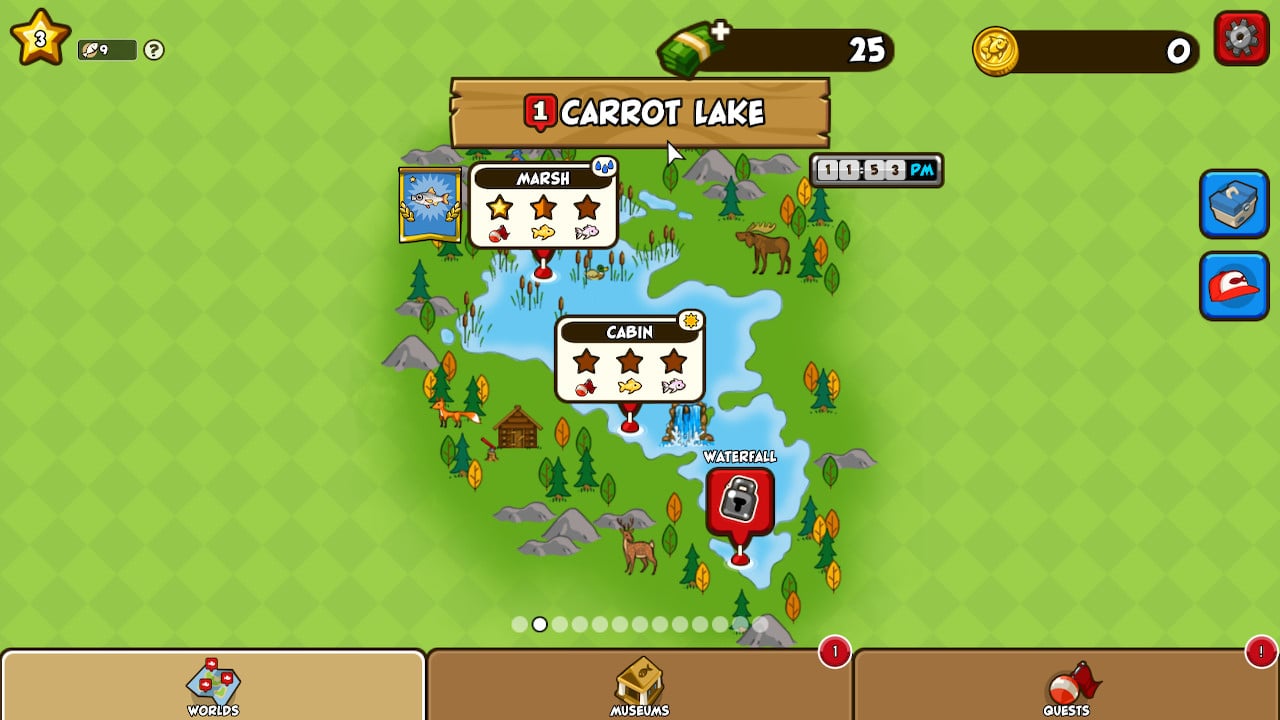Click the second page indicator dot
Screen dimensions: 1280x720
pos(540,625)
